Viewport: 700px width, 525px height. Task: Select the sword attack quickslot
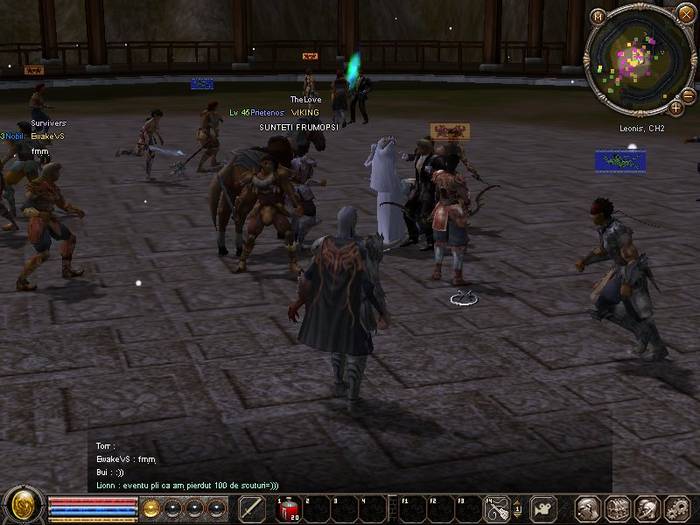[253, 509]
